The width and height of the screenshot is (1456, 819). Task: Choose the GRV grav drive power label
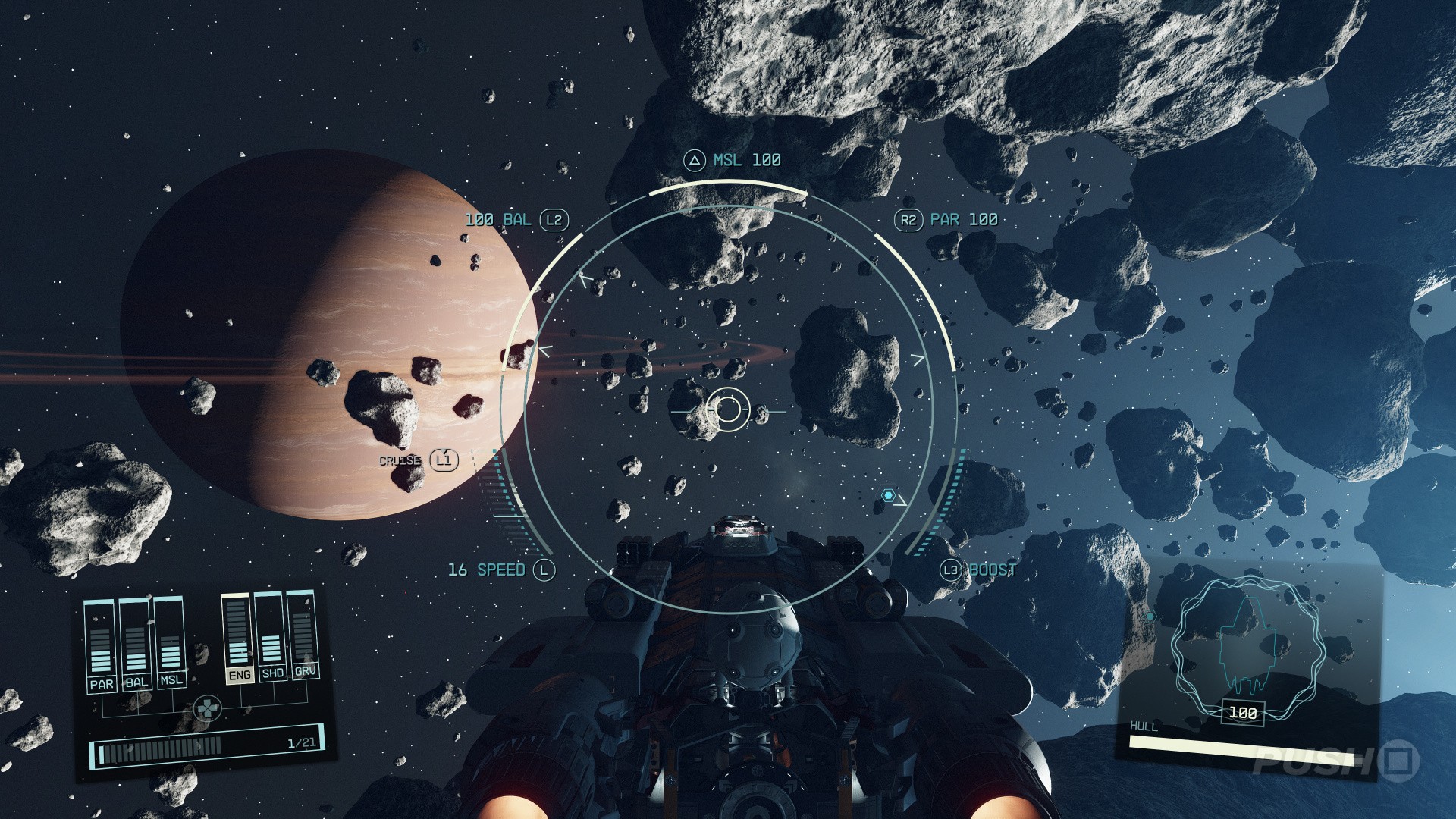[x=305, y=671]
